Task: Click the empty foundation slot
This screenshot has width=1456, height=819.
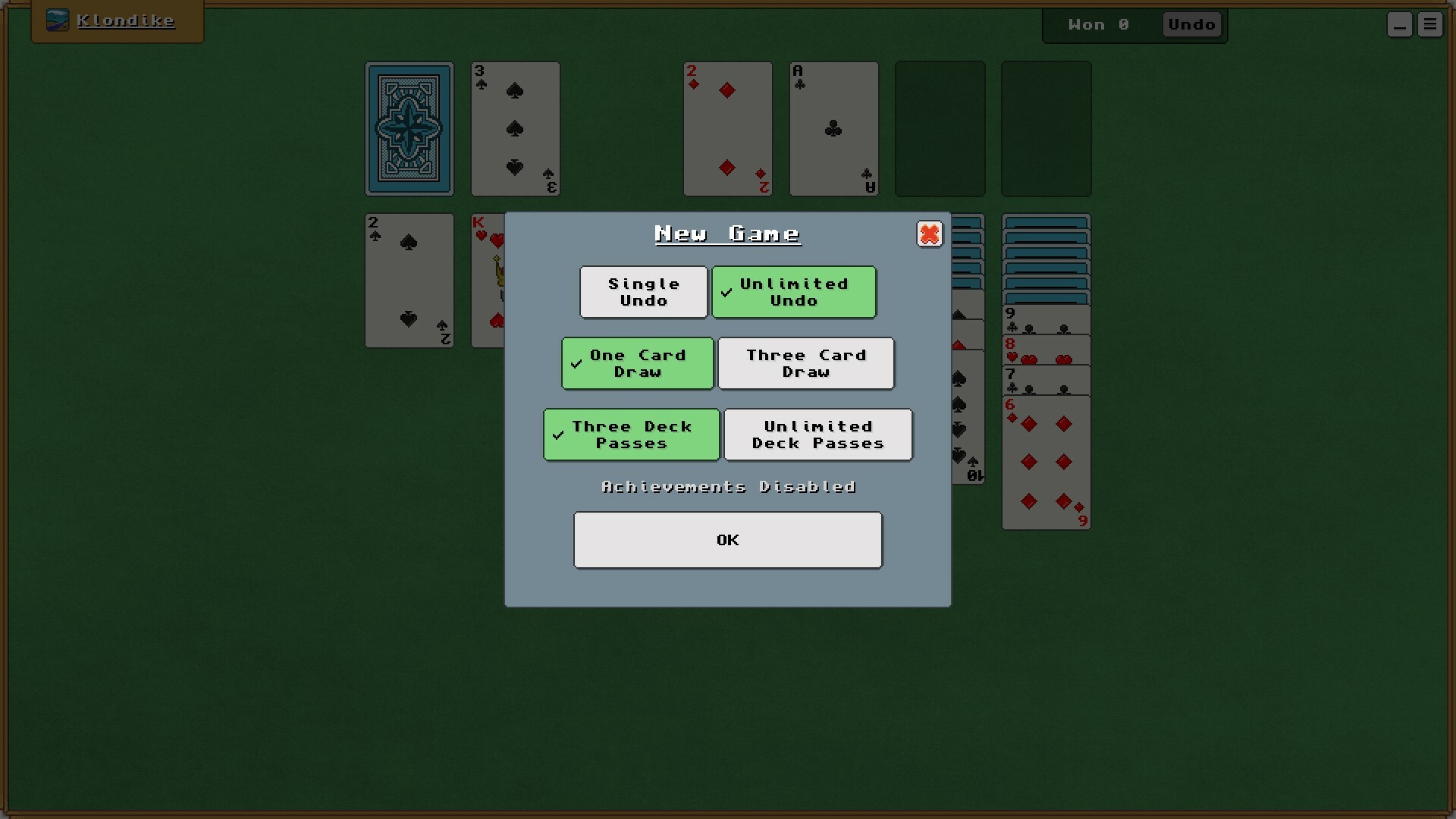Action: [x=939, y=128]
